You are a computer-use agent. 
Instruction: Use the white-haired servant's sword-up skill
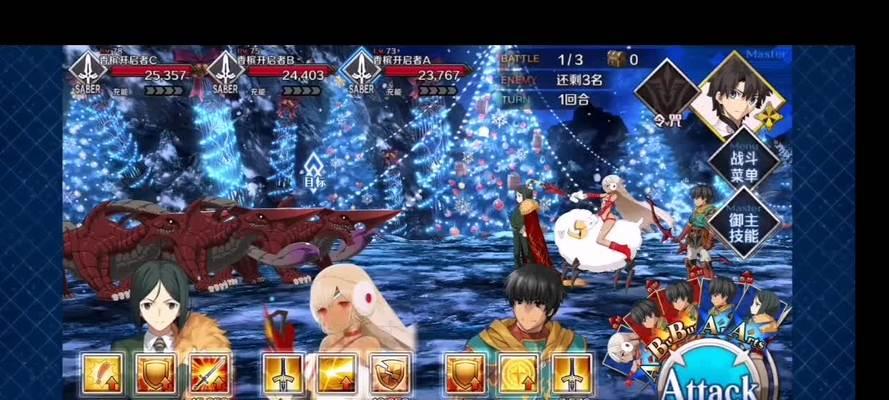pyautogui.click(x=283, y=374)
